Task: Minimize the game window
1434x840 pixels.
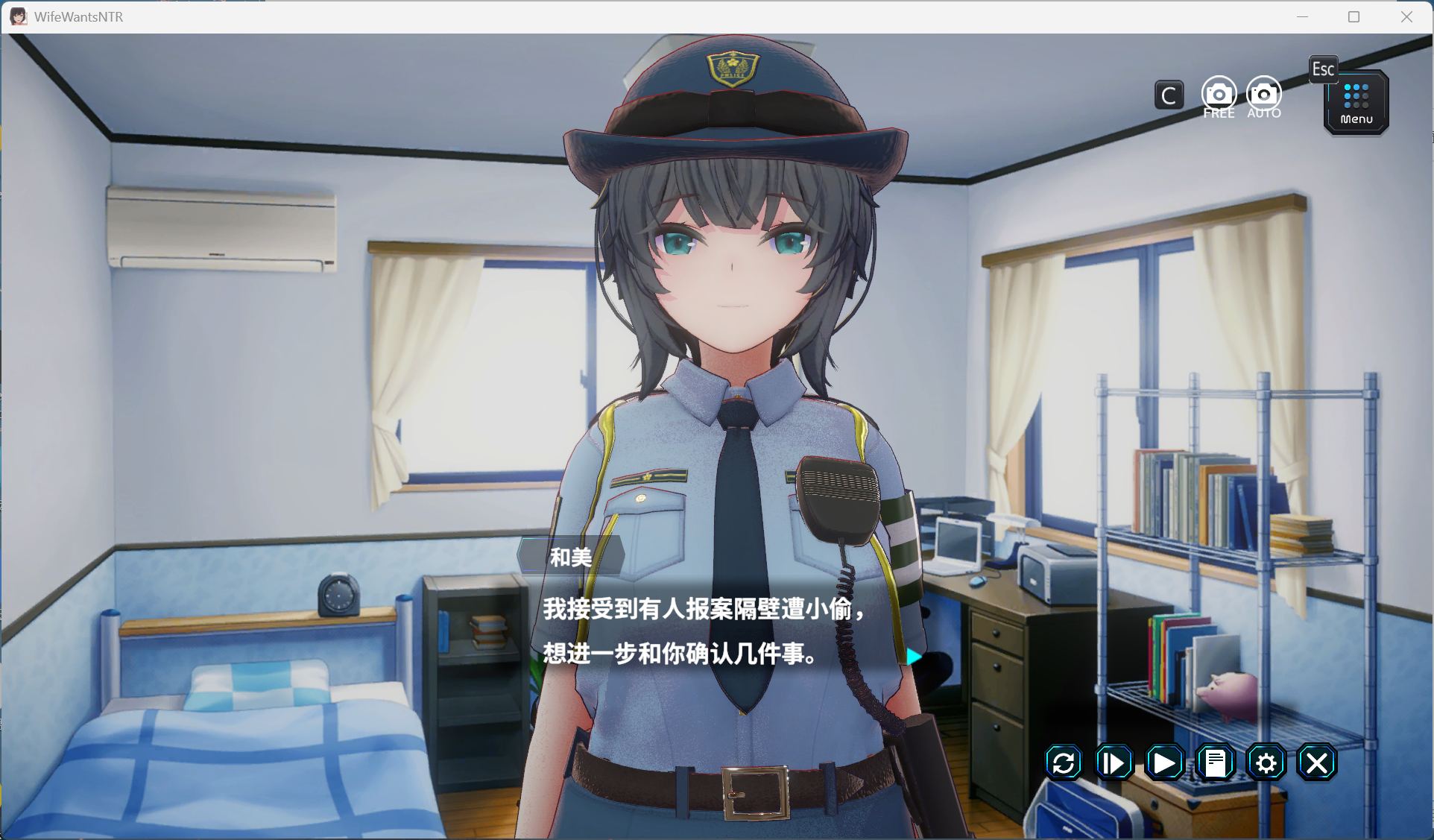Action: pos(1303,16)
